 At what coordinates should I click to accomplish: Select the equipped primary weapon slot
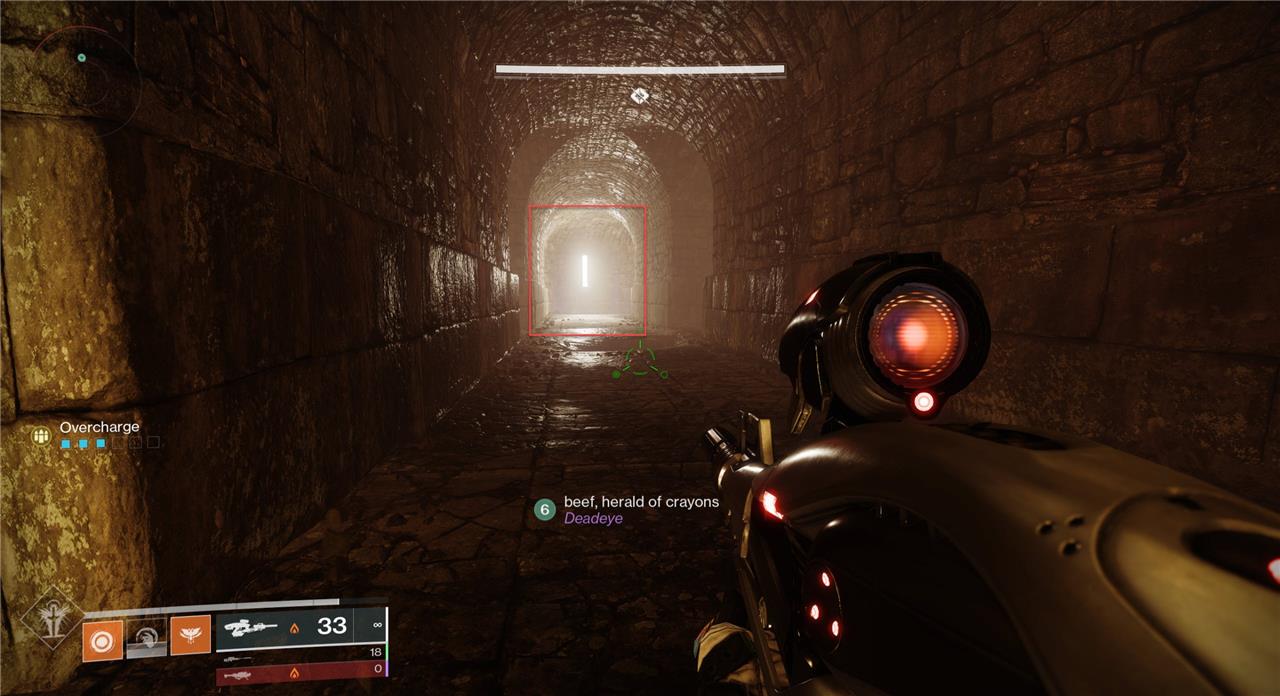[300, 627]
